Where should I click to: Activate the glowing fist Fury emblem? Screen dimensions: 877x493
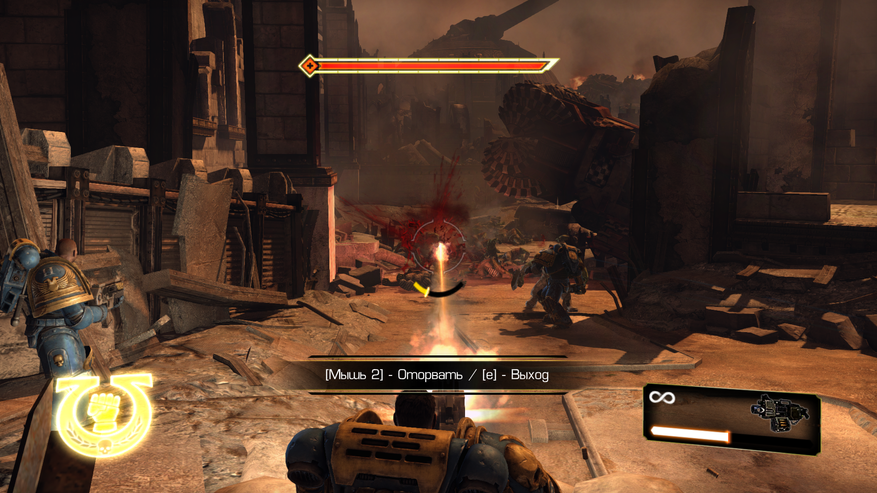point(104,411)
